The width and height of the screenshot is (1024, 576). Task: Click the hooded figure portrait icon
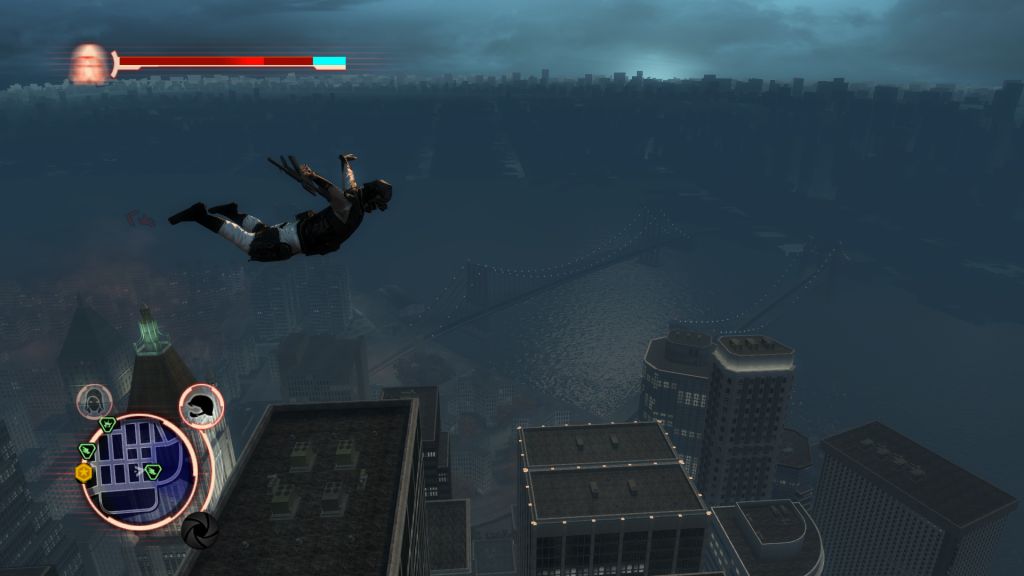click(94, 401)
